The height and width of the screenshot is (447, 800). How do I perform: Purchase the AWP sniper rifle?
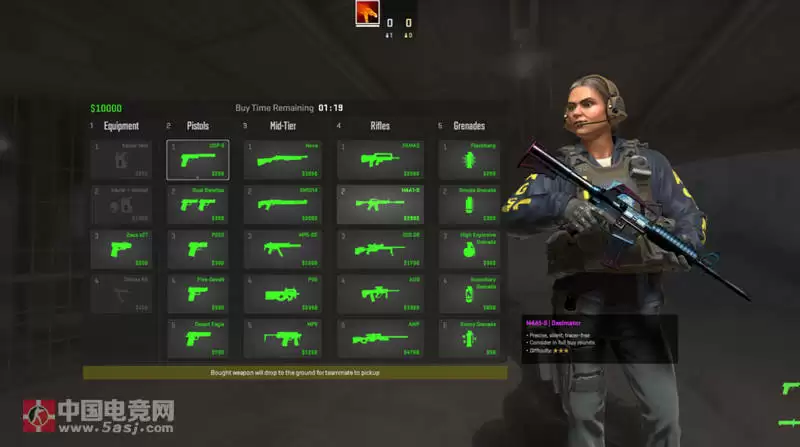380,339
